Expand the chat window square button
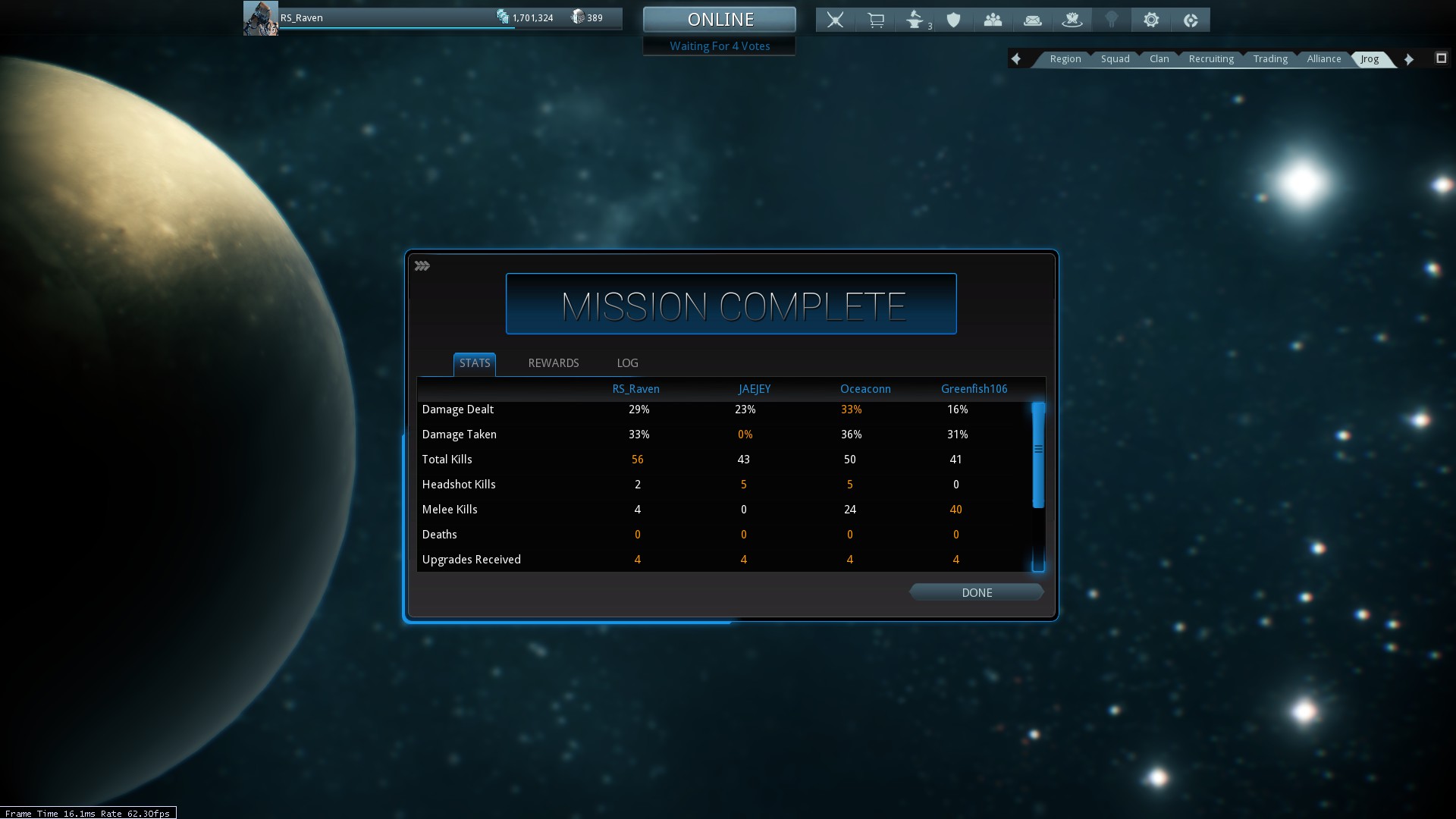Screen dimensions: 1456x819 point(1441,58)
